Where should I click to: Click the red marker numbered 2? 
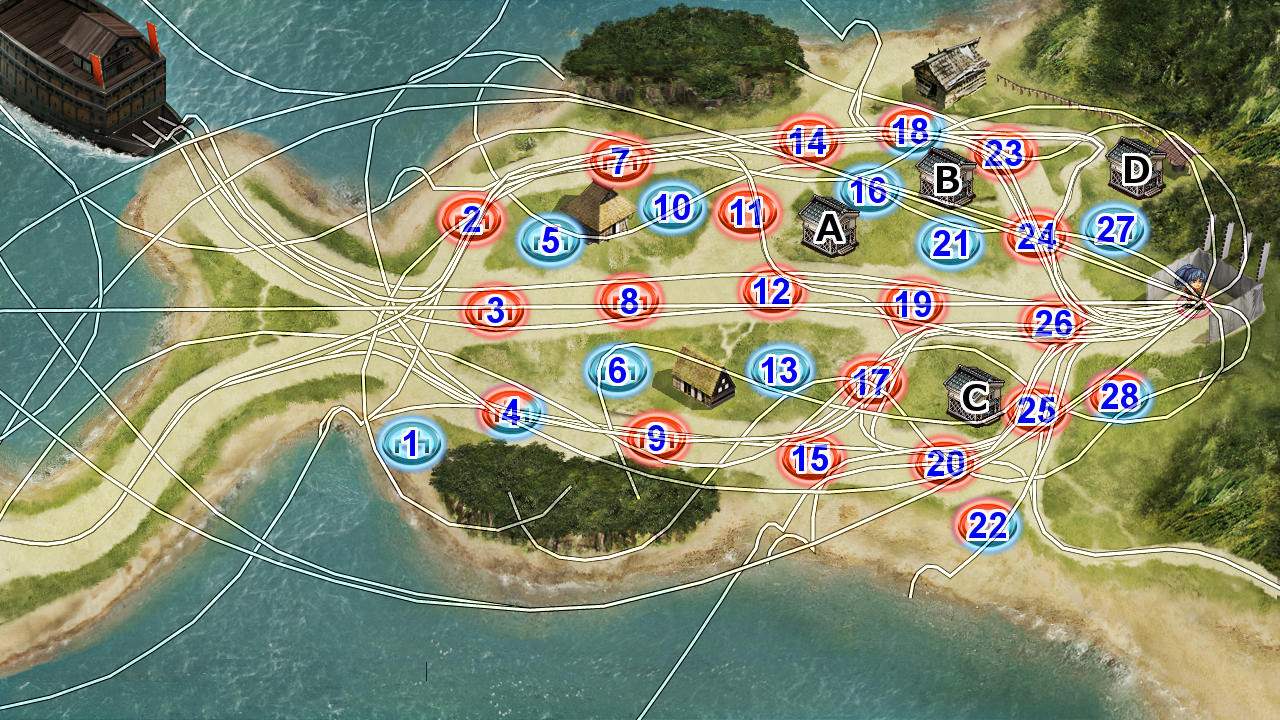(x=472, y=219)
